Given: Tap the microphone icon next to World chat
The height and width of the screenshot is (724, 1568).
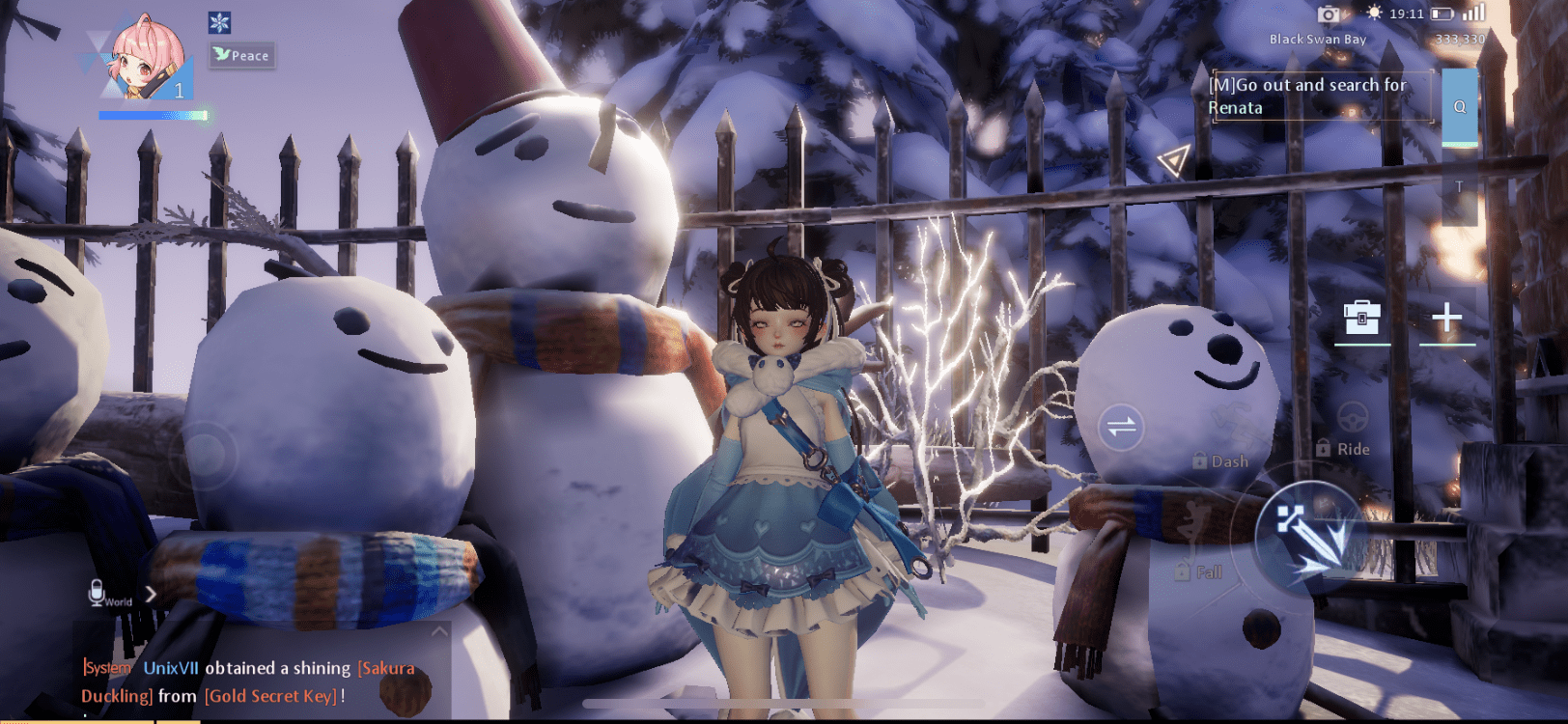Looking at the screenshot, I should coord(96,592).
